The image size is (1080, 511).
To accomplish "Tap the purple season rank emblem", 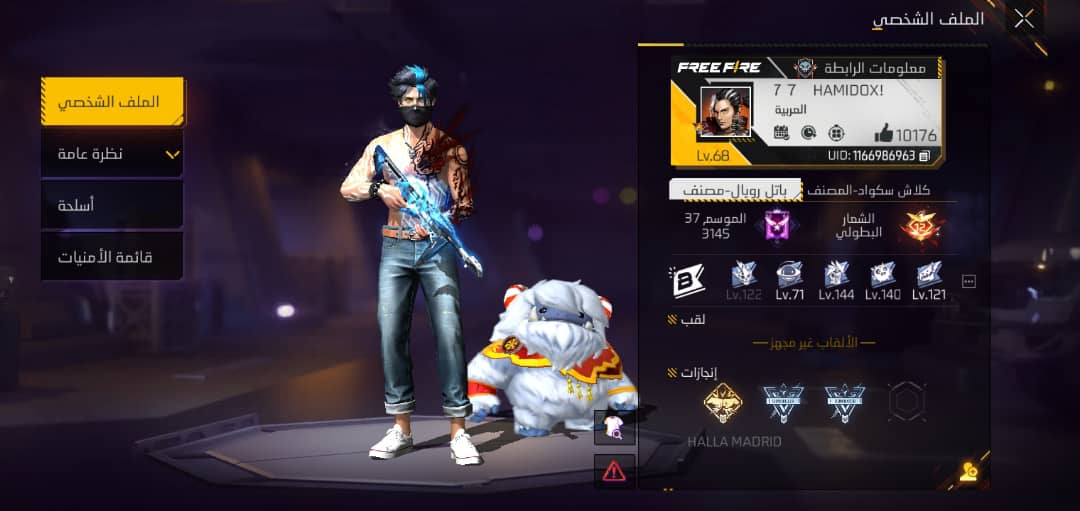I will pyautogui.click(x=777, y=226).
